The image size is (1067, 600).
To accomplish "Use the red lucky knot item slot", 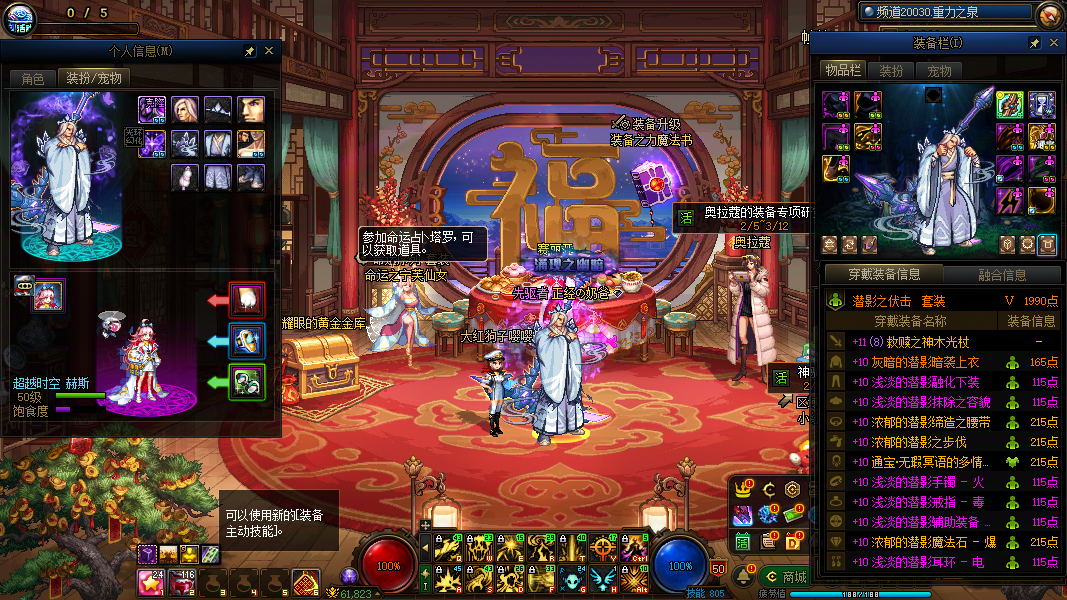I will pos(305,581).
